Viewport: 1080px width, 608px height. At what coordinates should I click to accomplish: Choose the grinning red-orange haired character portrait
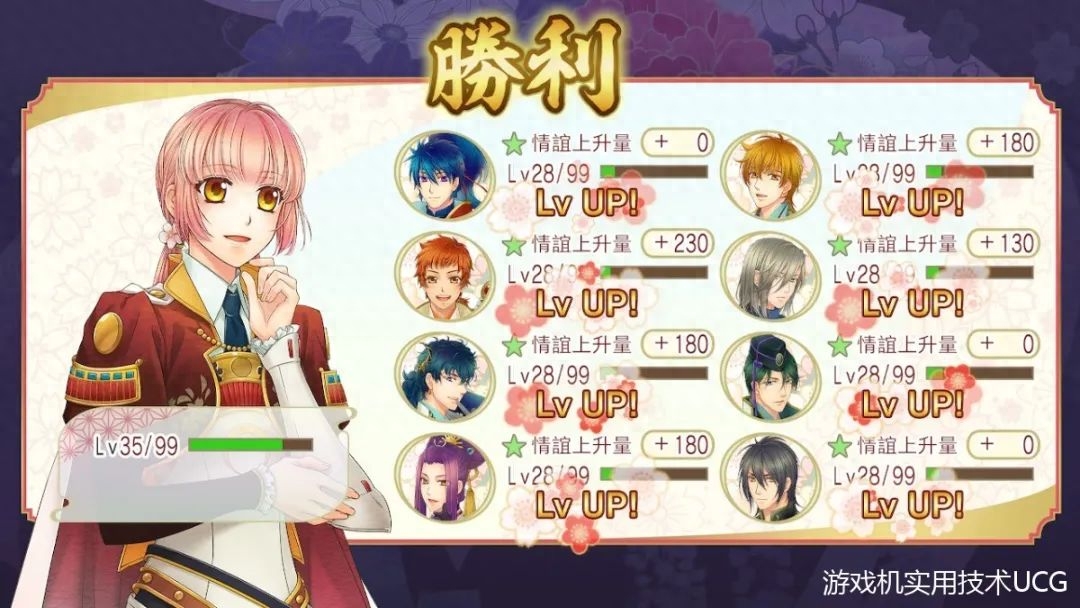[445, 276]
